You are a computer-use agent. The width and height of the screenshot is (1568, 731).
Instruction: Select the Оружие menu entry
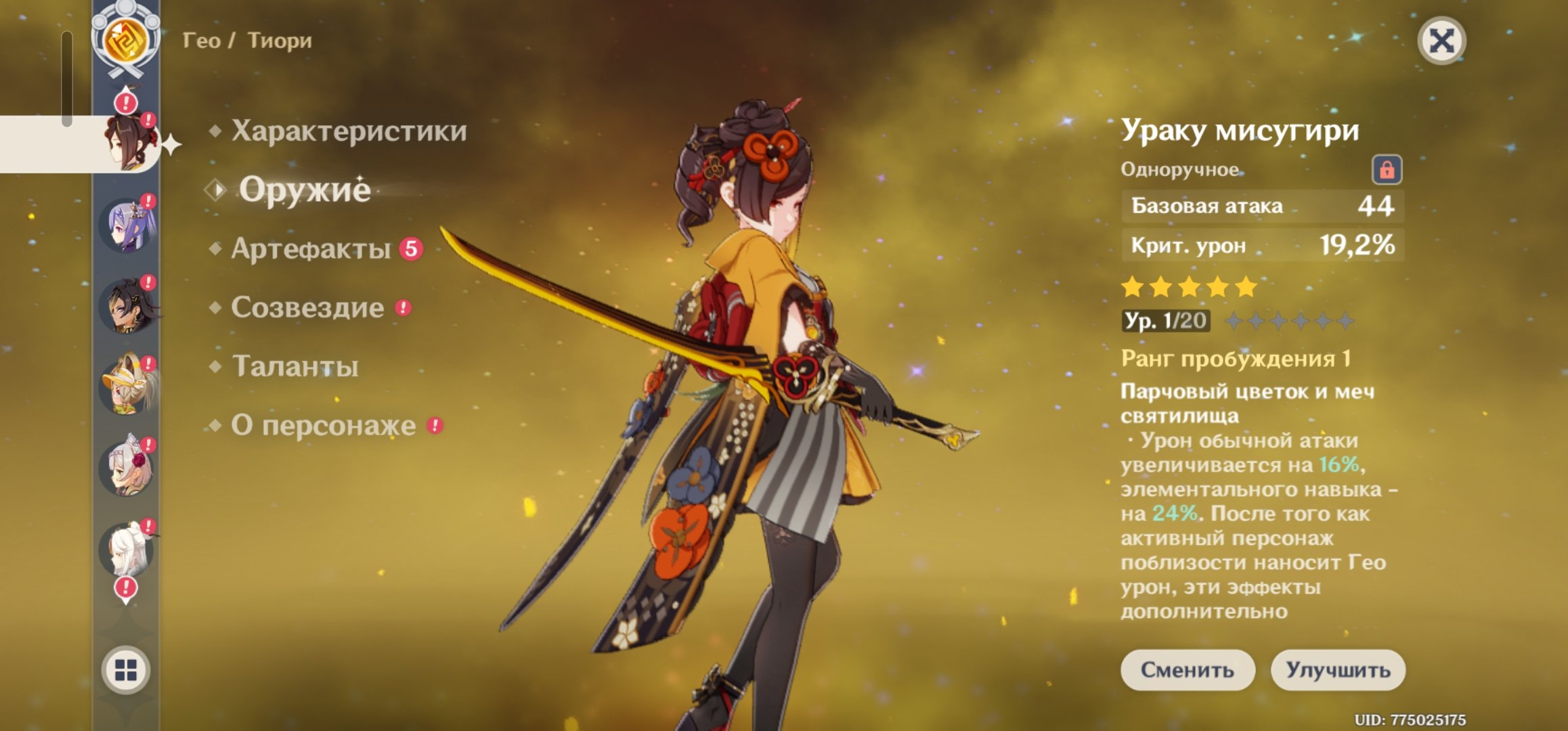(x=305, y=190)
